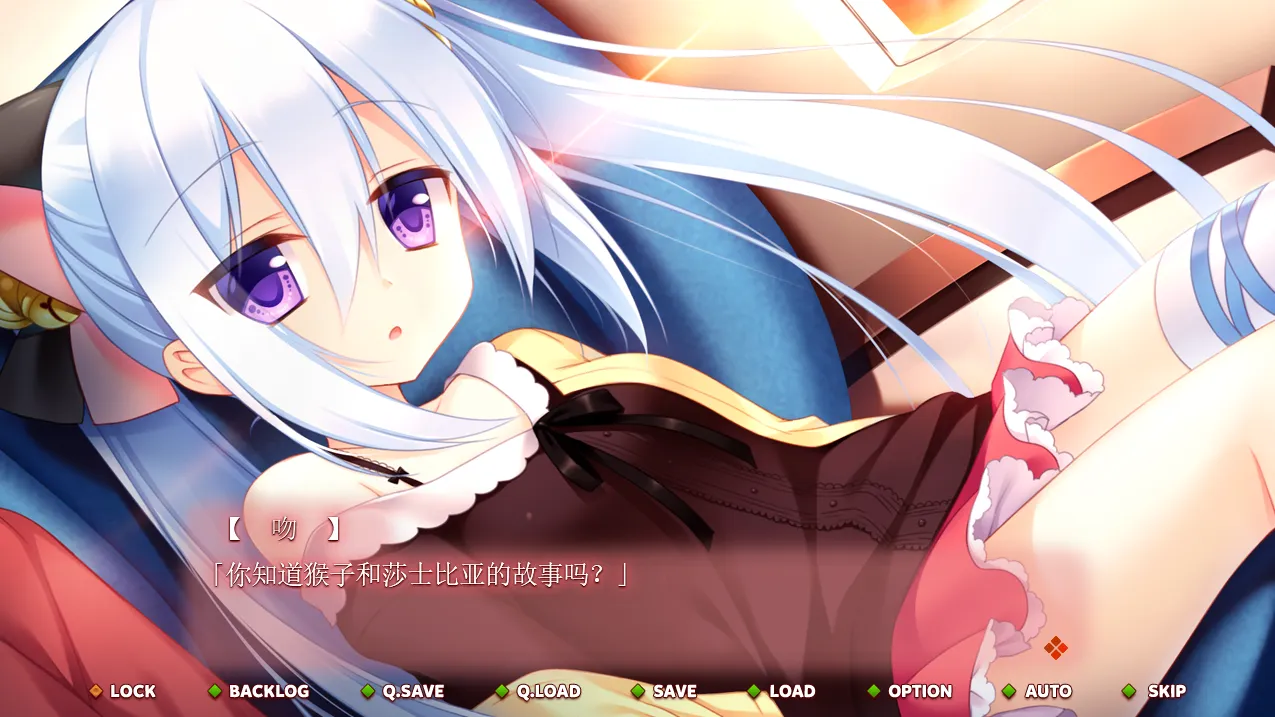The width and height of the screenshot is (1275, 717).
Task: Open the BACKLOG text history
Action: click(258, 691)
